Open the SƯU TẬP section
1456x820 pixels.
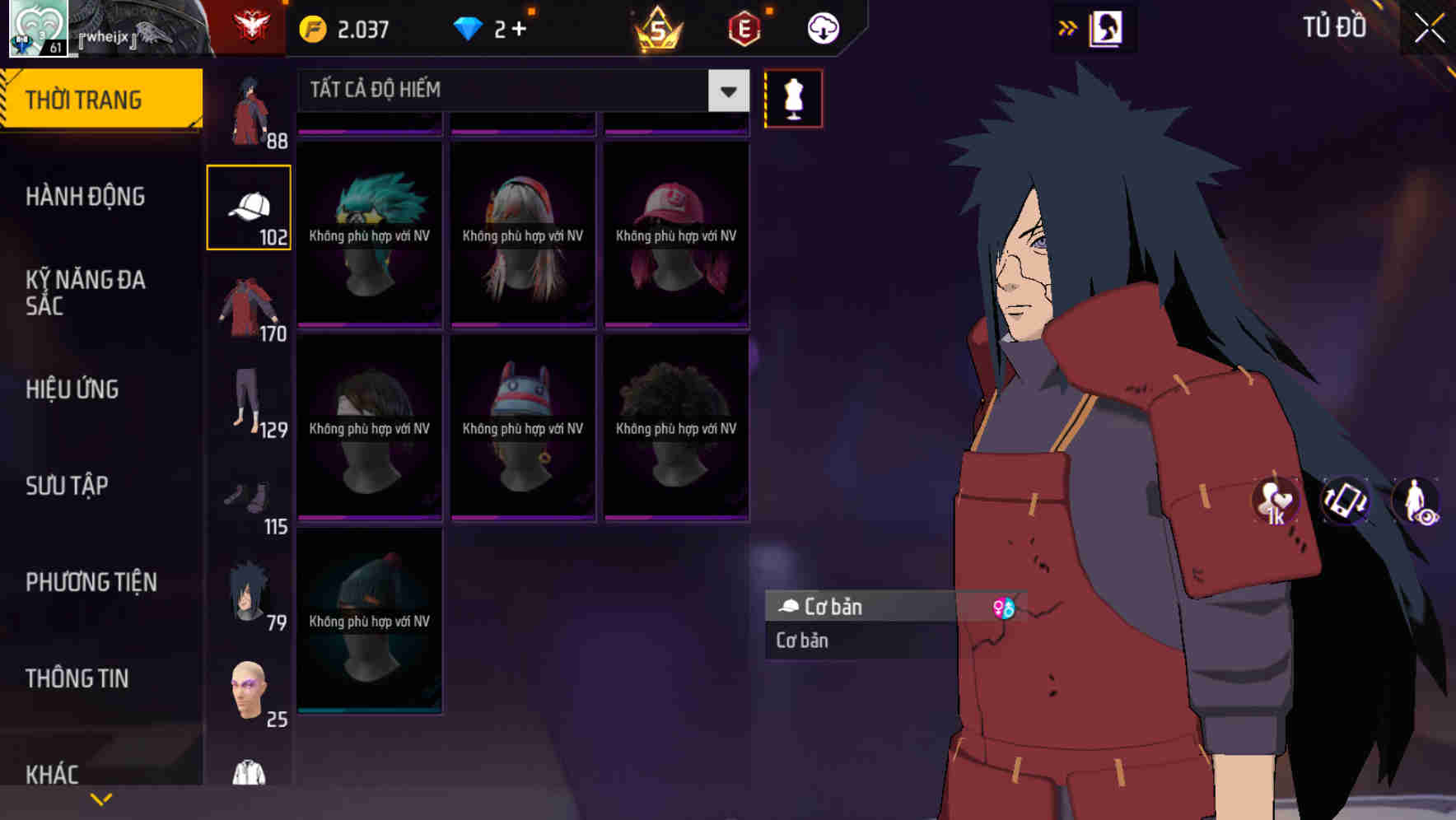[66, 486]
